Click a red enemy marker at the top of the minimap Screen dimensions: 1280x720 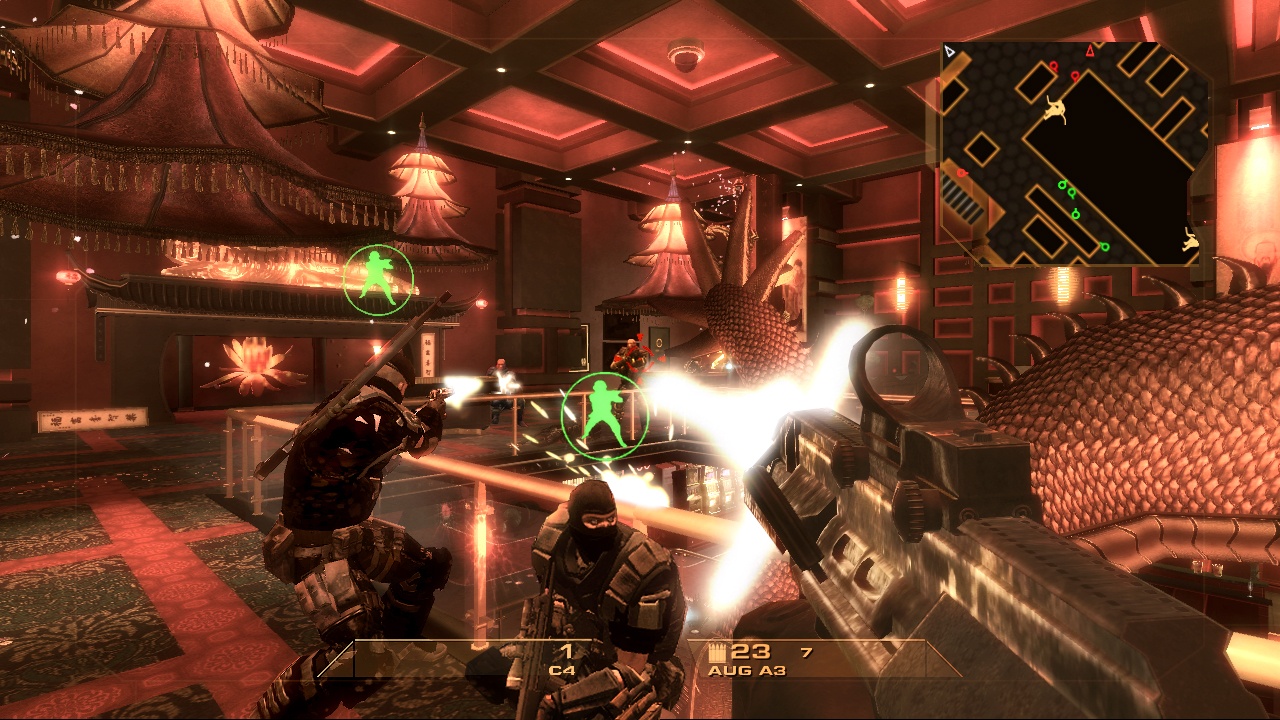click(x=1053, y=66)
